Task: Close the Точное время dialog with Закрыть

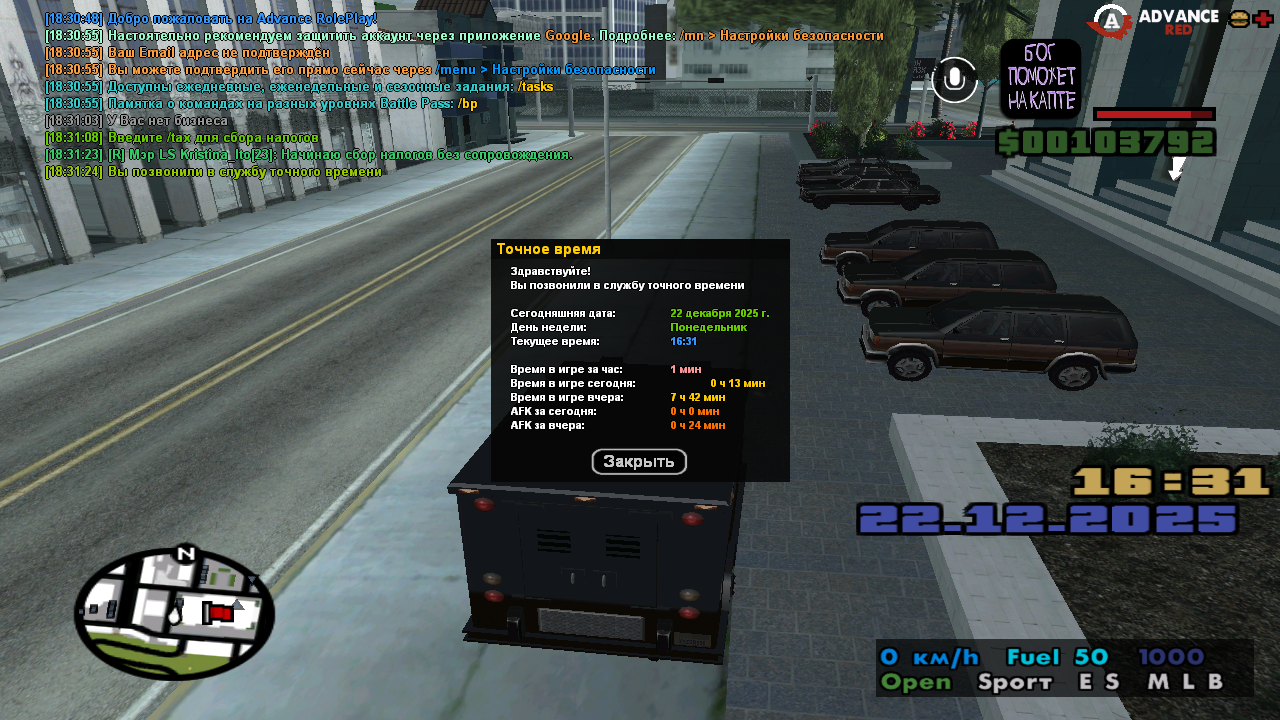Action: tap(639, 462)
